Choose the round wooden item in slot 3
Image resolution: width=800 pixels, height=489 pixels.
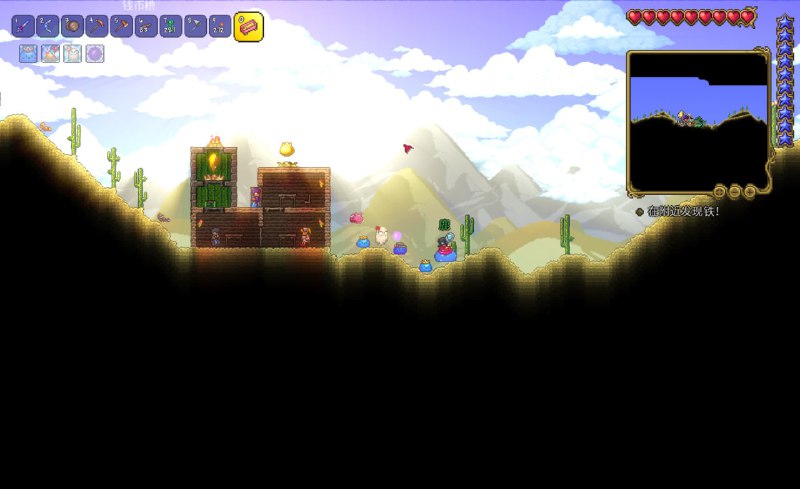[72, 26]
